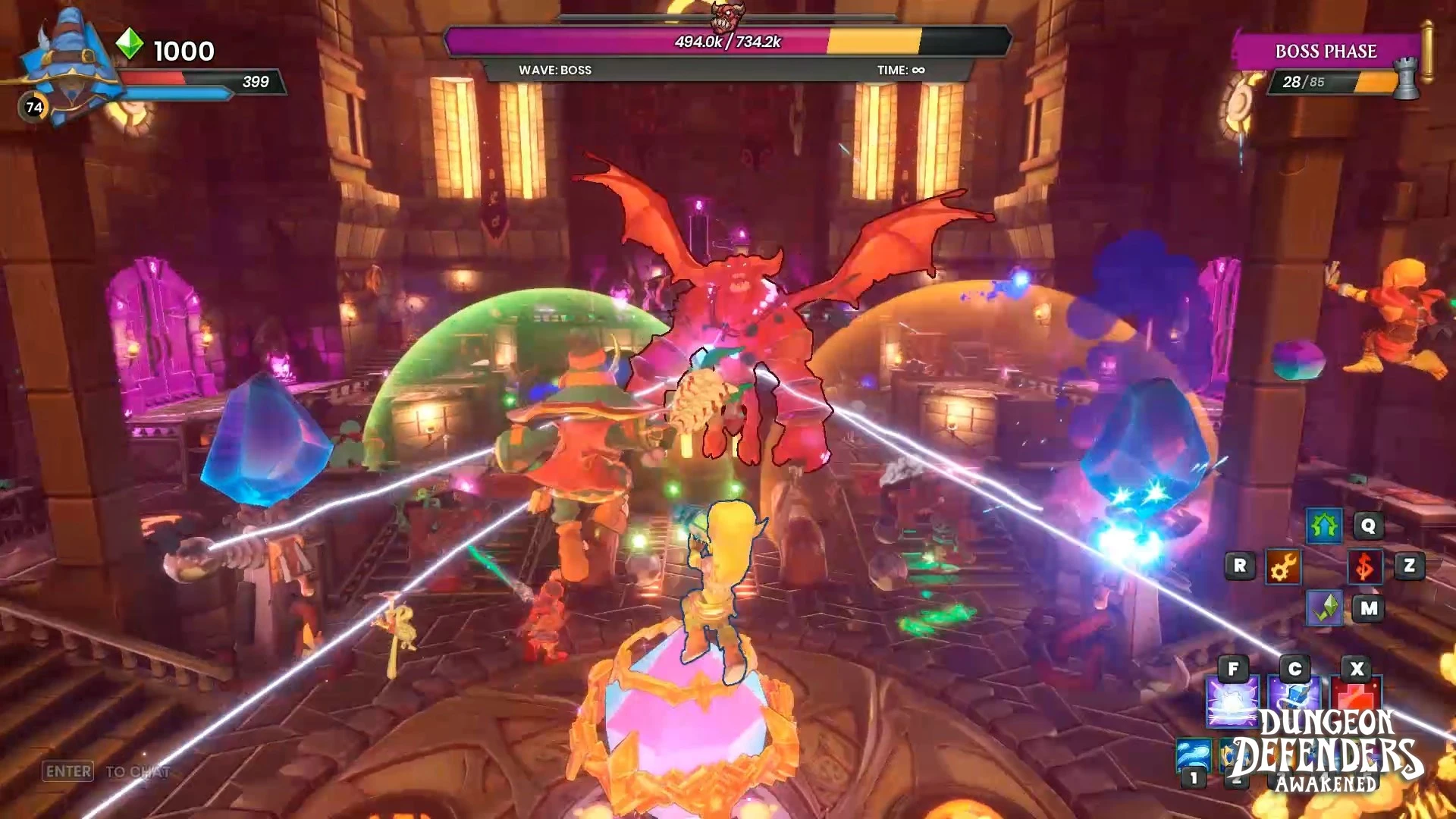Select the orange wrench repair icon
The image size is (1456, 819).
tap(1283, 566)
